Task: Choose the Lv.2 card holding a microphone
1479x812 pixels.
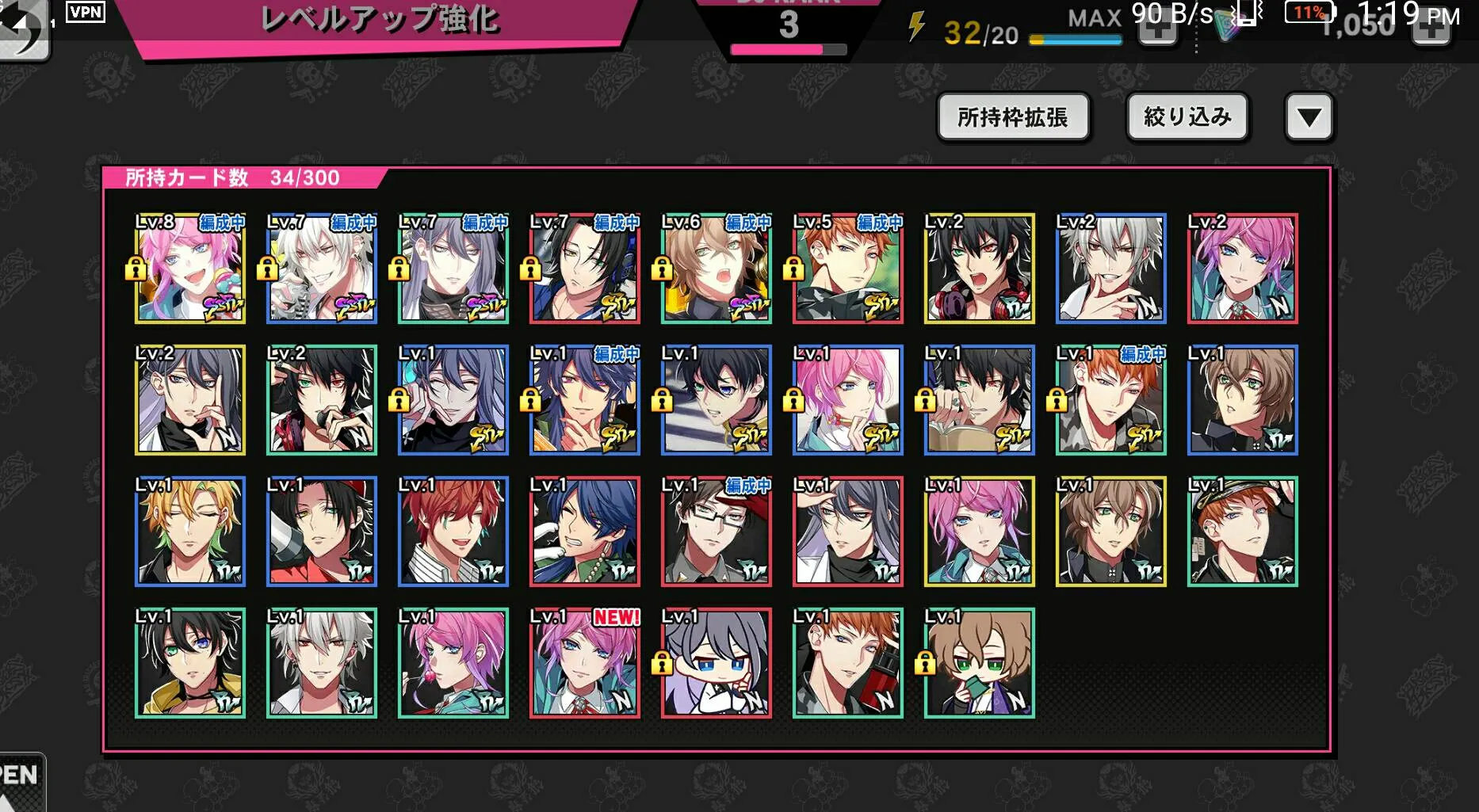Action: [322, 400]
